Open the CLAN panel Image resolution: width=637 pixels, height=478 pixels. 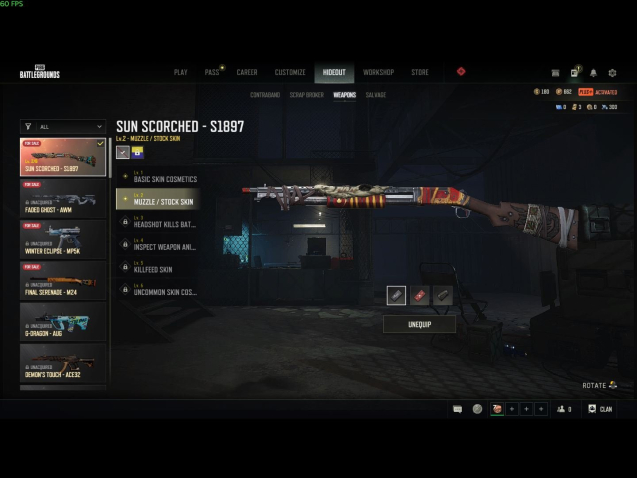[600, 409]
